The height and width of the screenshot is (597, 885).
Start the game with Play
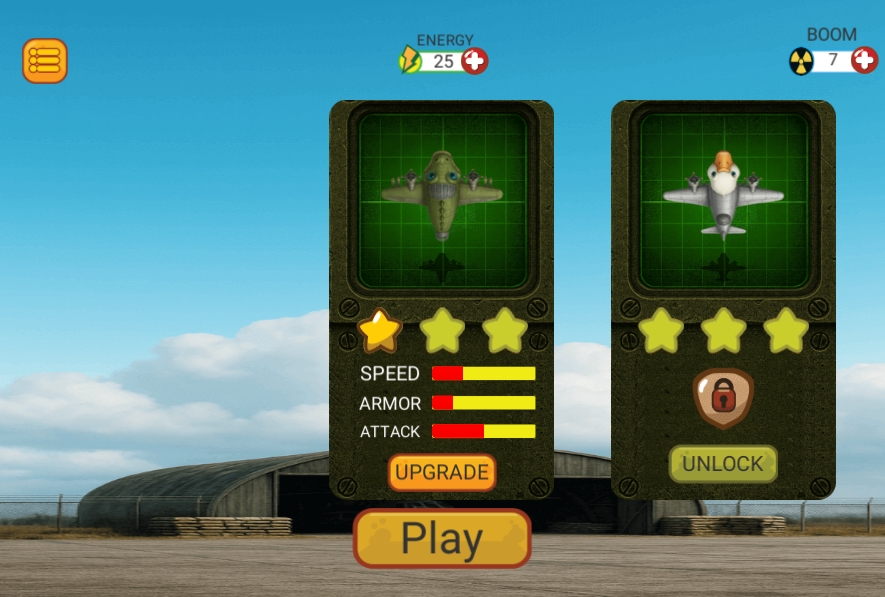(x=442, y=539)
